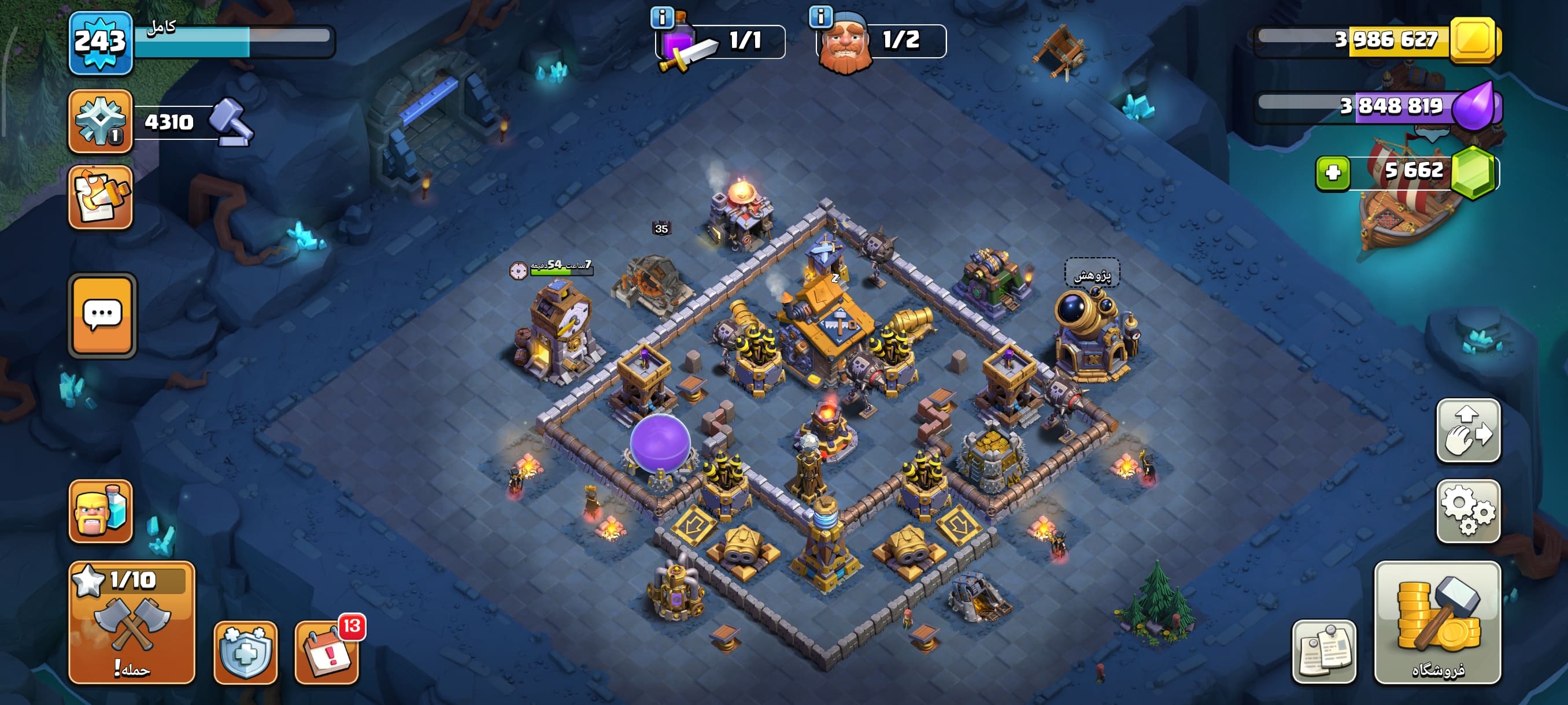Add gems with the green plus button
1568x705 pixels.
click(x=1333, y=173)
